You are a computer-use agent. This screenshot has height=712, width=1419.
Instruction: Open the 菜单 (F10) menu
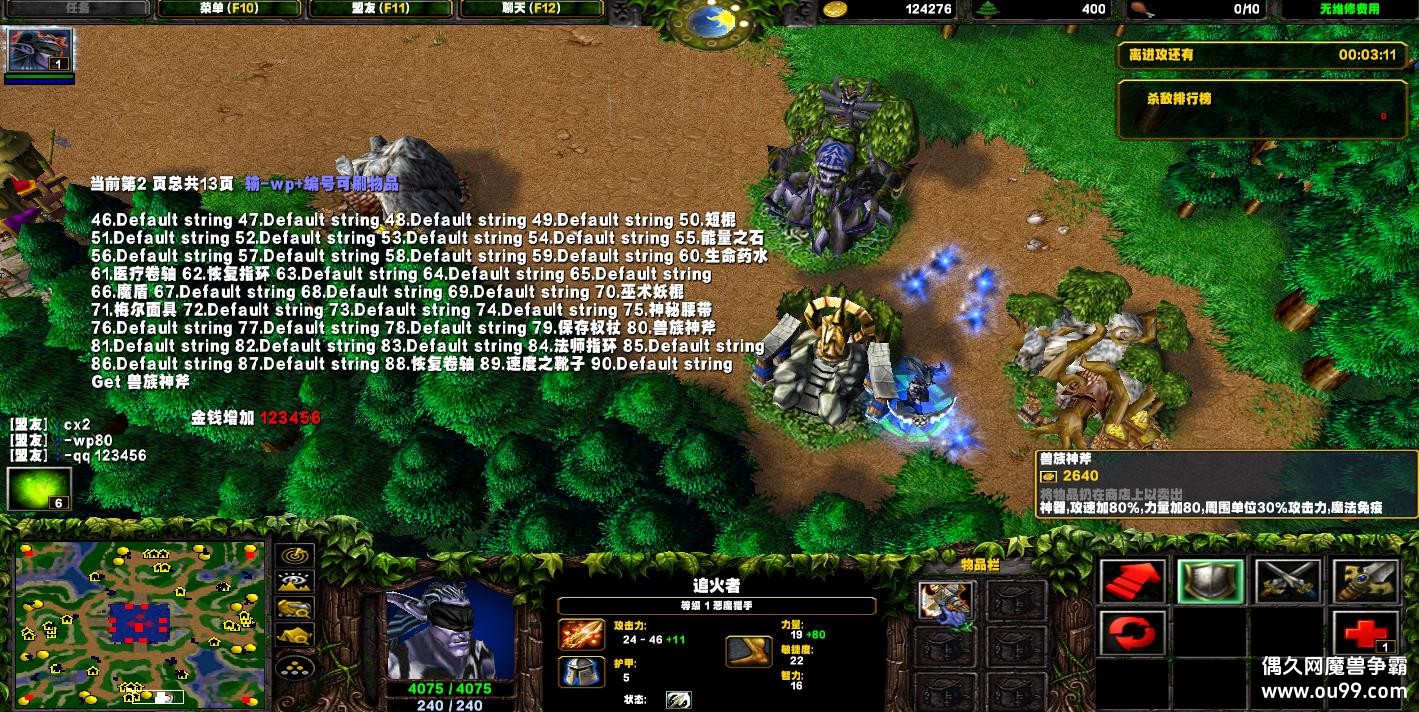[230, 9]
